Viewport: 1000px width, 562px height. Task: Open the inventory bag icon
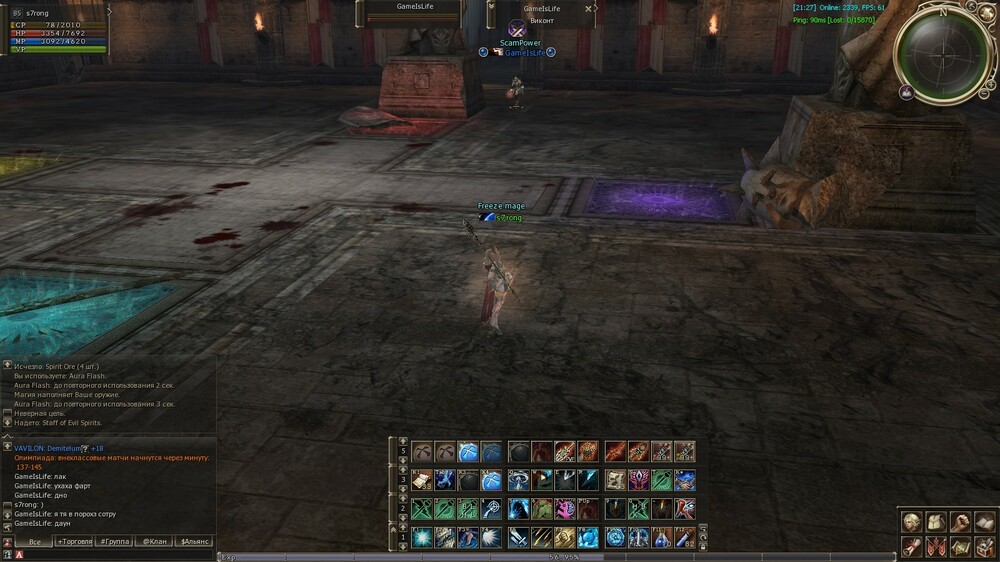(x=935, y=521)
